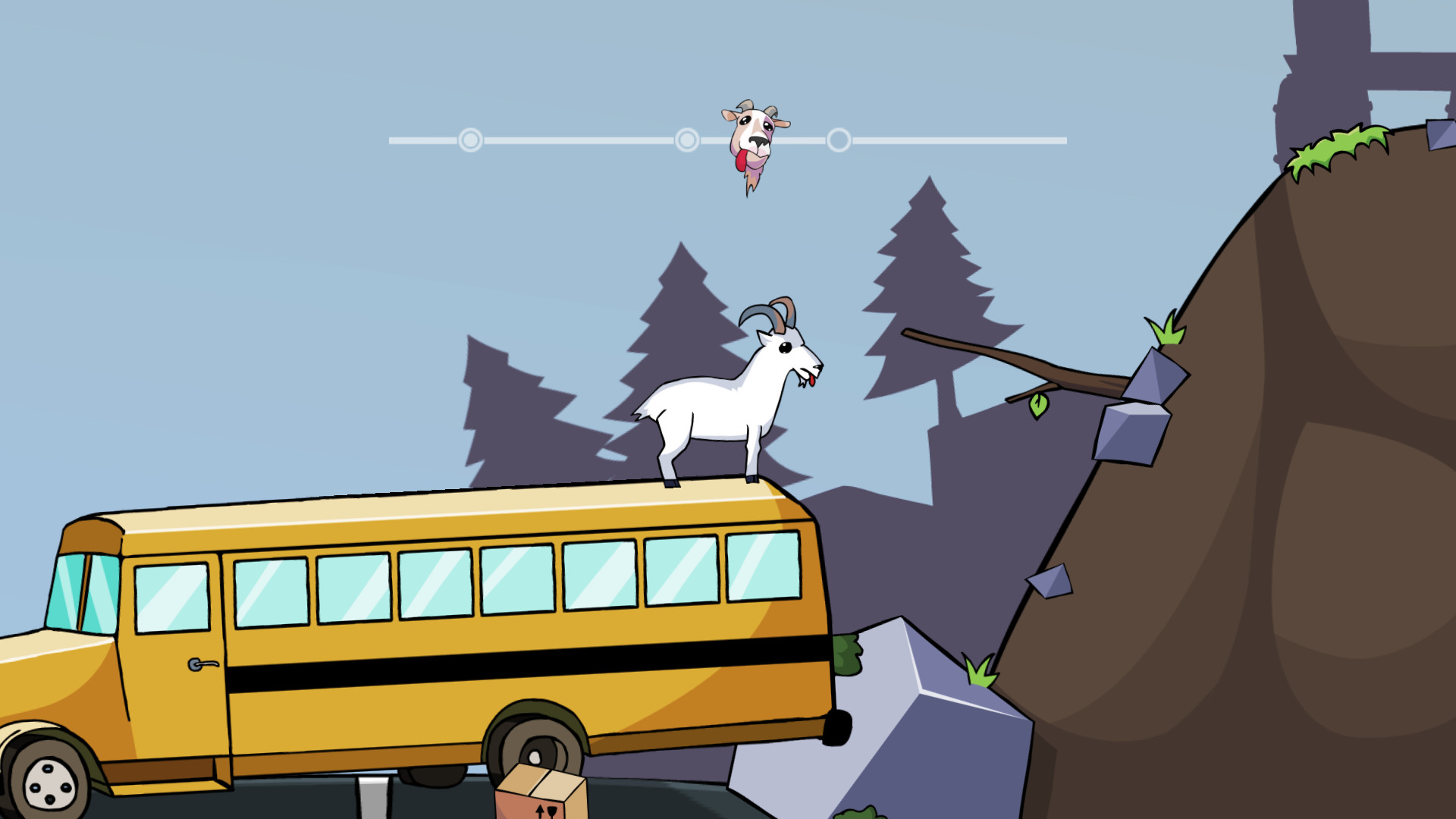Select the first checkpoint circle on progress bar
The image size is (1456, 819).
470,140
